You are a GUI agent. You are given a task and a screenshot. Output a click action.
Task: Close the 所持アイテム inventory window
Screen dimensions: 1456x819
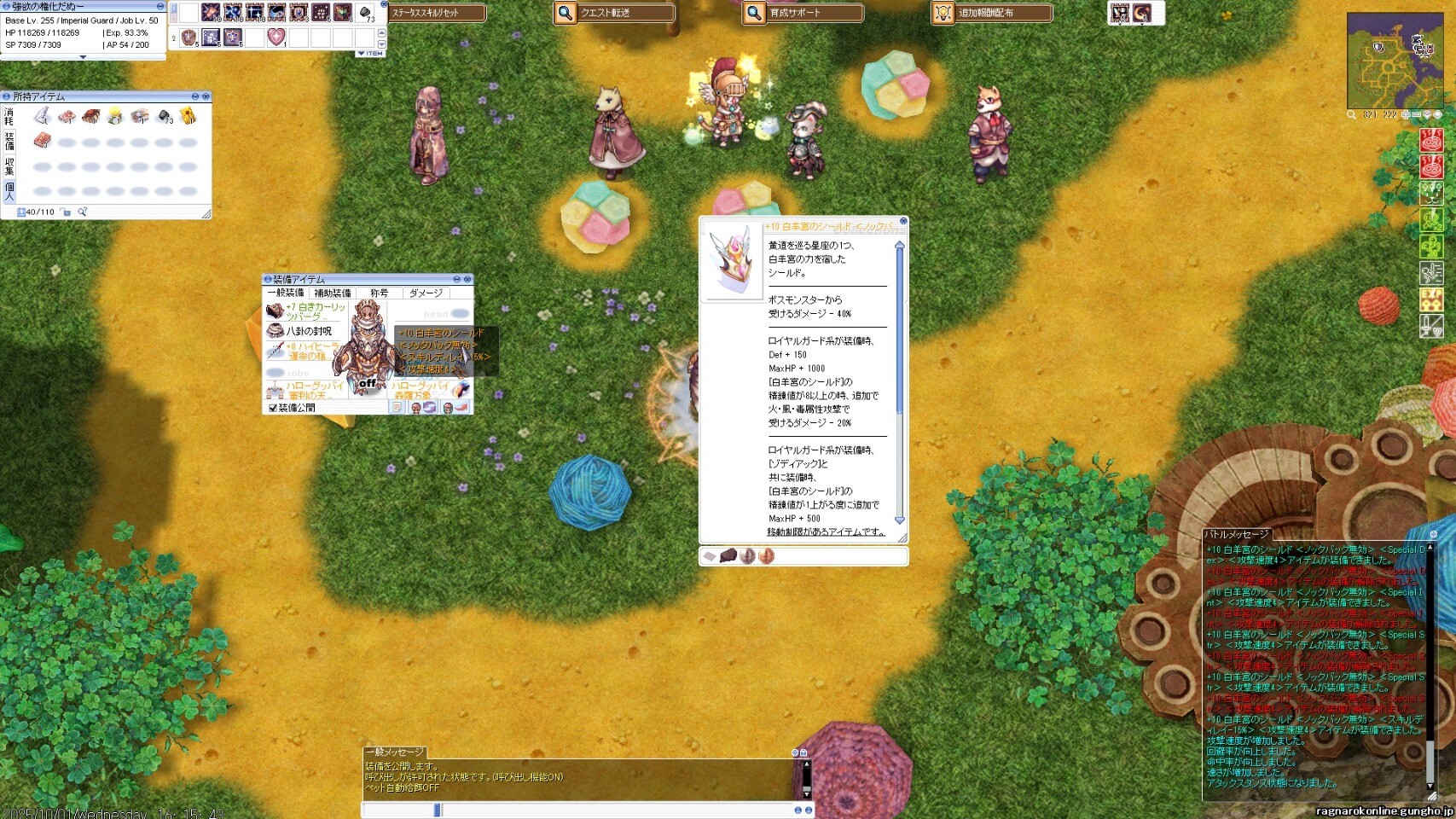point(206,96)
